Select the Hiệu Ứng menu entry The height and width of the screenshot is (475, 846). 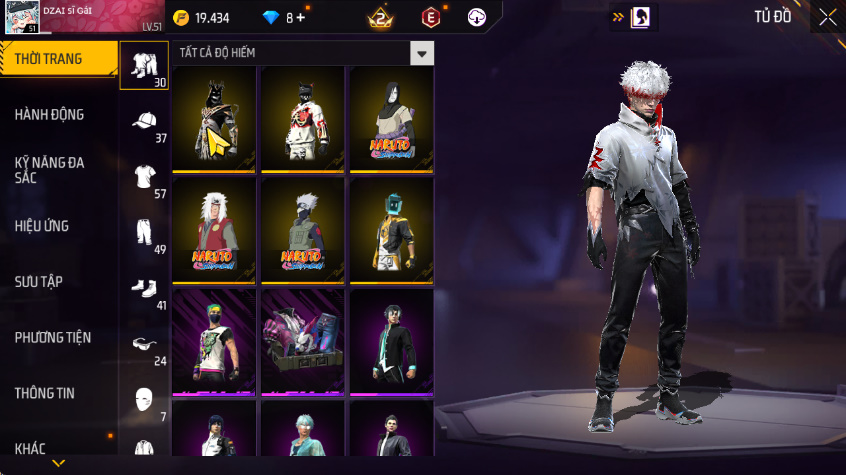[42, 226]
